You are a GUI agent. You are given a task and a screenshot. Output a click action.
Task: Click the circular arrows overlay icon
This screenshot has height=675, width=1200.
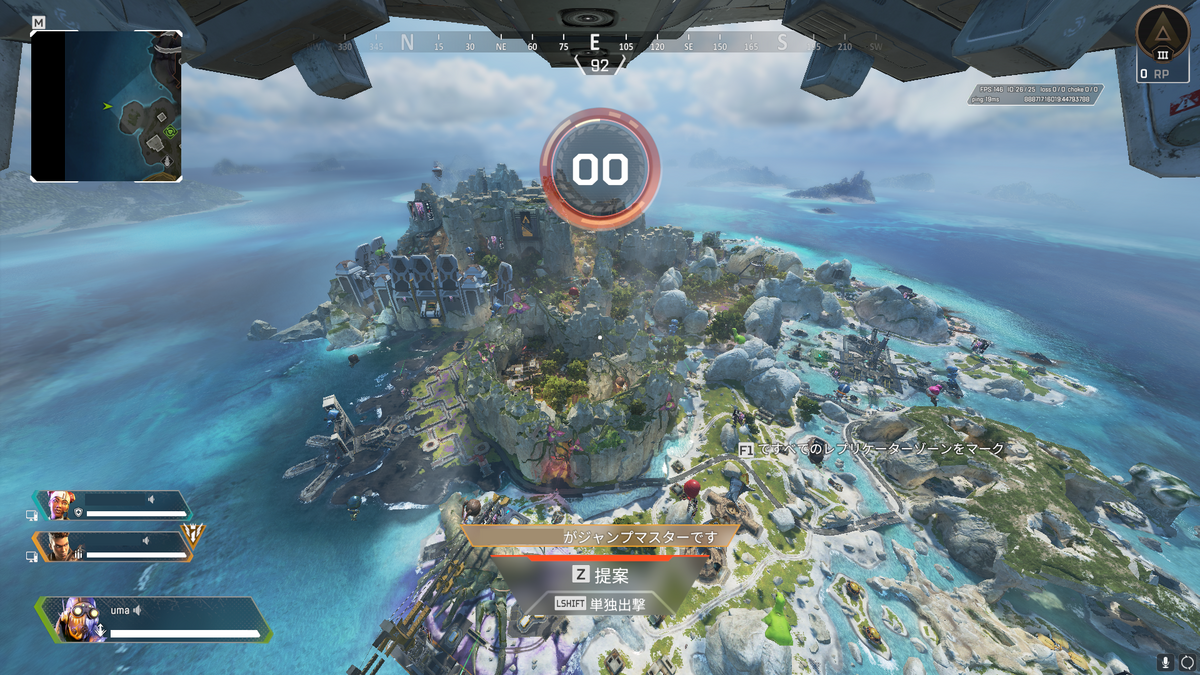coord(1187,662)
